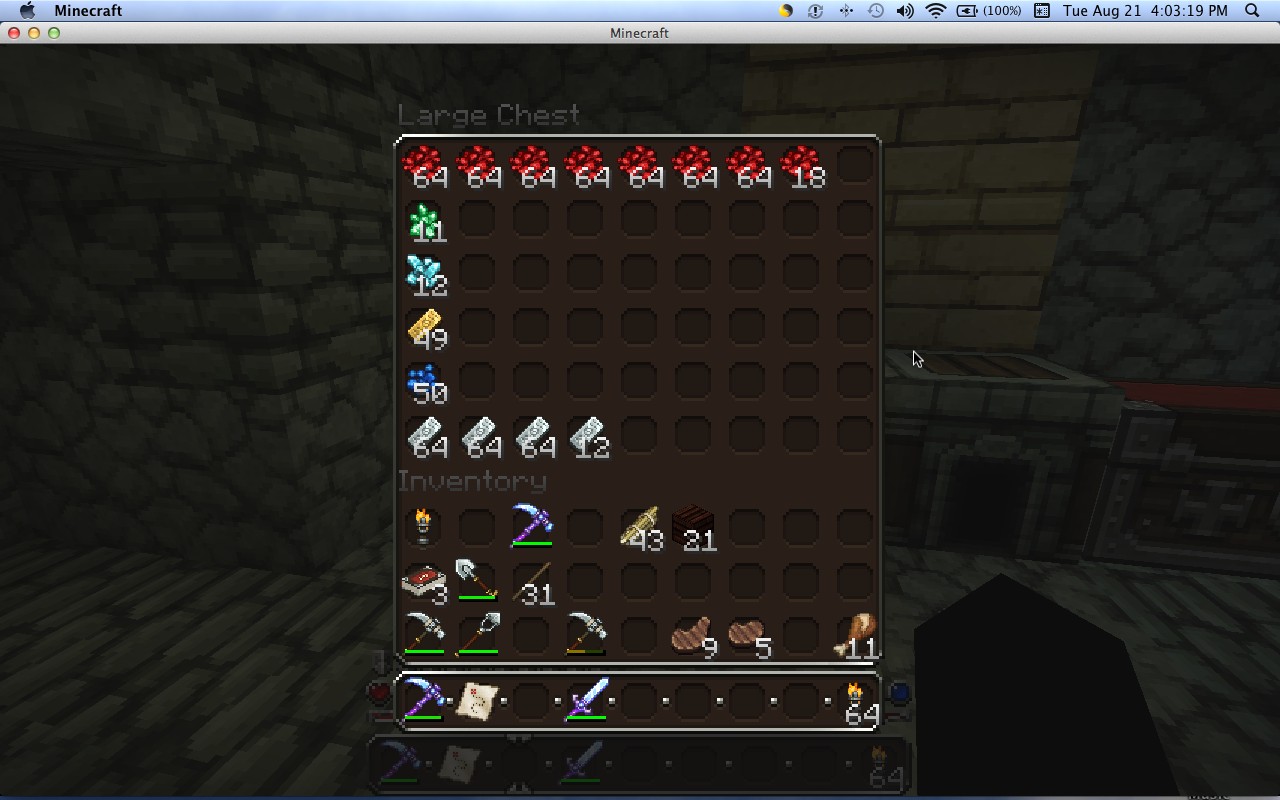
Task: Select the wheat stack of 43
Action: (x=640, y=527)
